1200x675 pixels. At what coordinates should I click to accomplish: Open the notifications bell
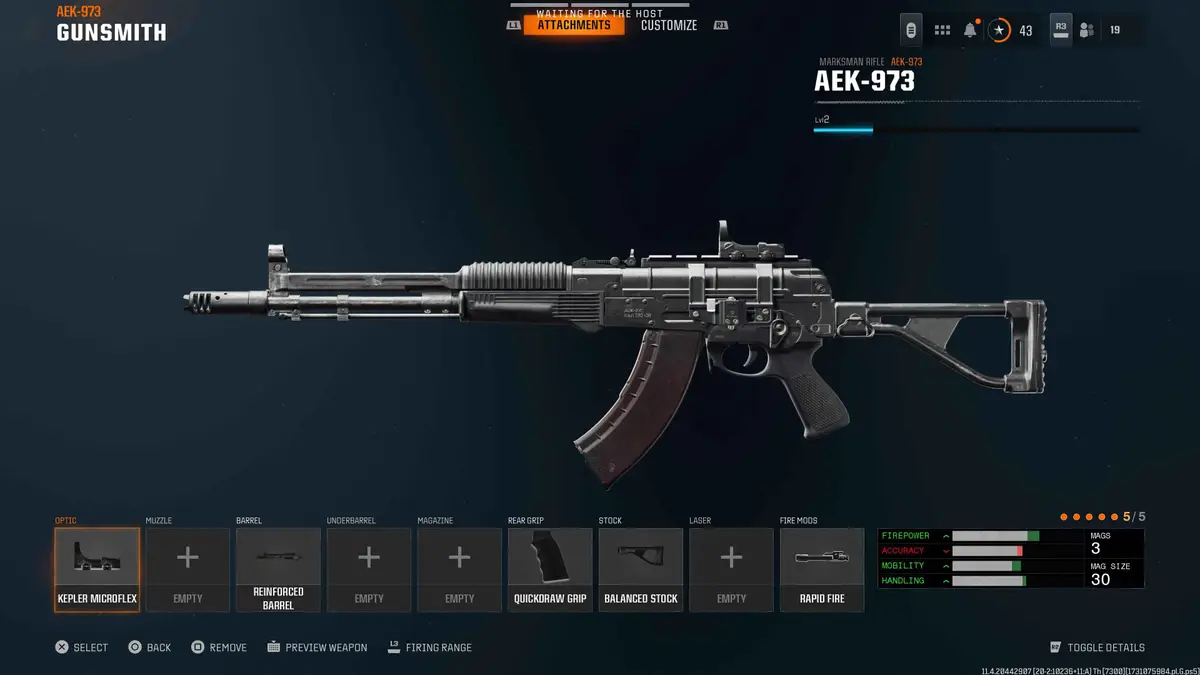pos(970,30)
